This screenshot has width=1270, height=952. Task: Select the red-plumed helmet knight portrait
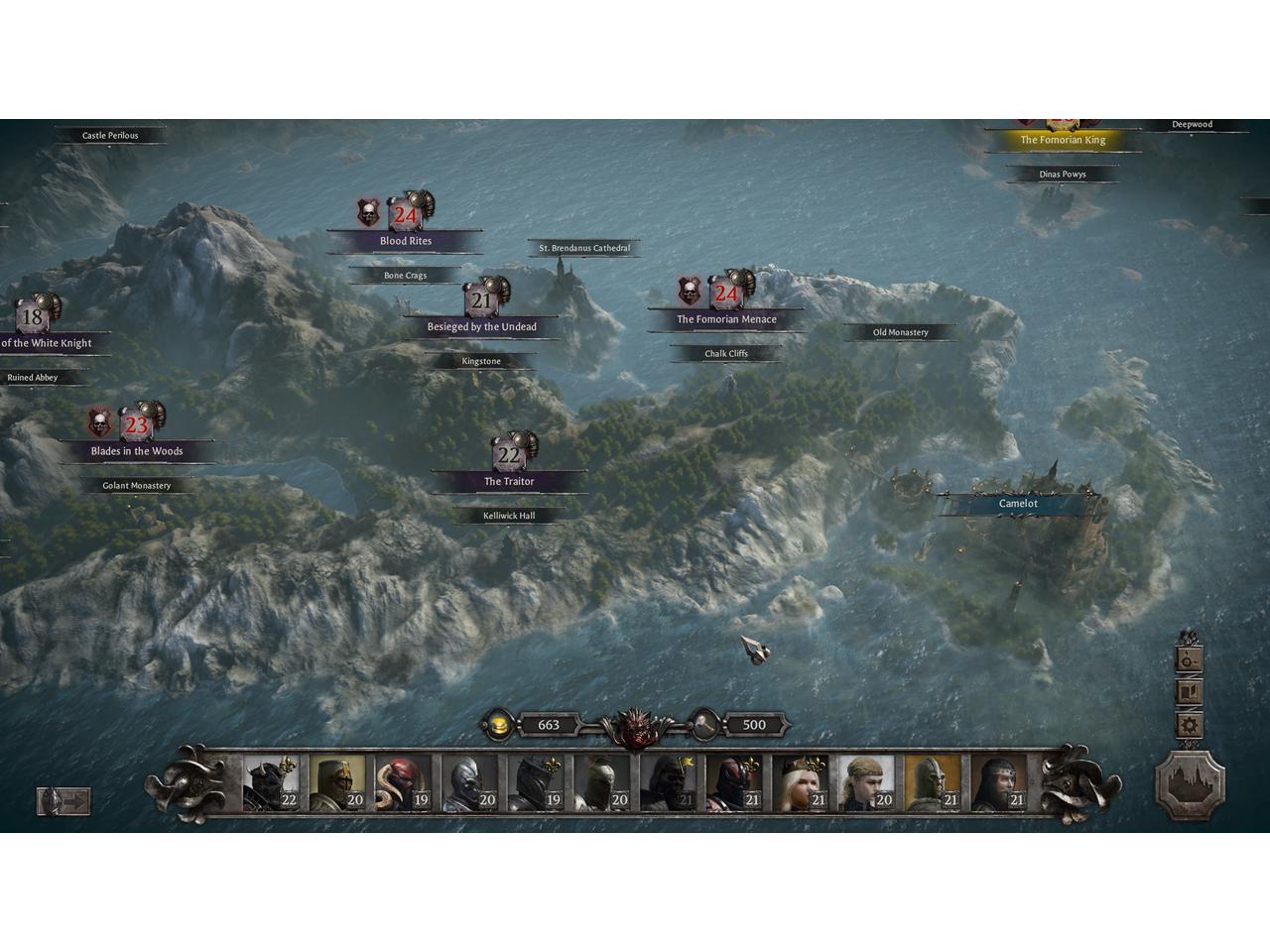point(403,783)
